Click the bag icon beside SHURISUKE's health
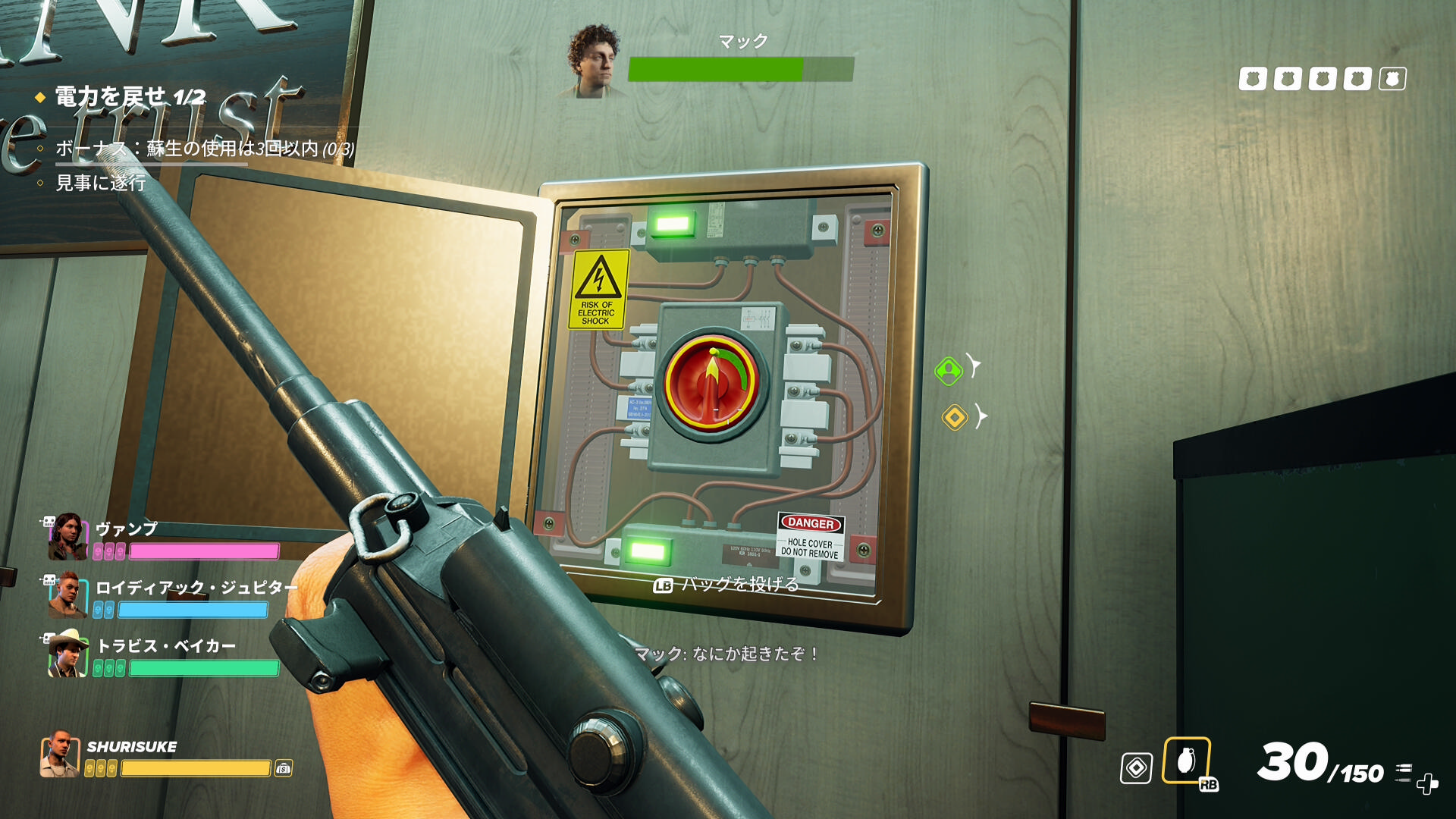The height and width of the screenshot is (819, 1456). tap(284, 768)
